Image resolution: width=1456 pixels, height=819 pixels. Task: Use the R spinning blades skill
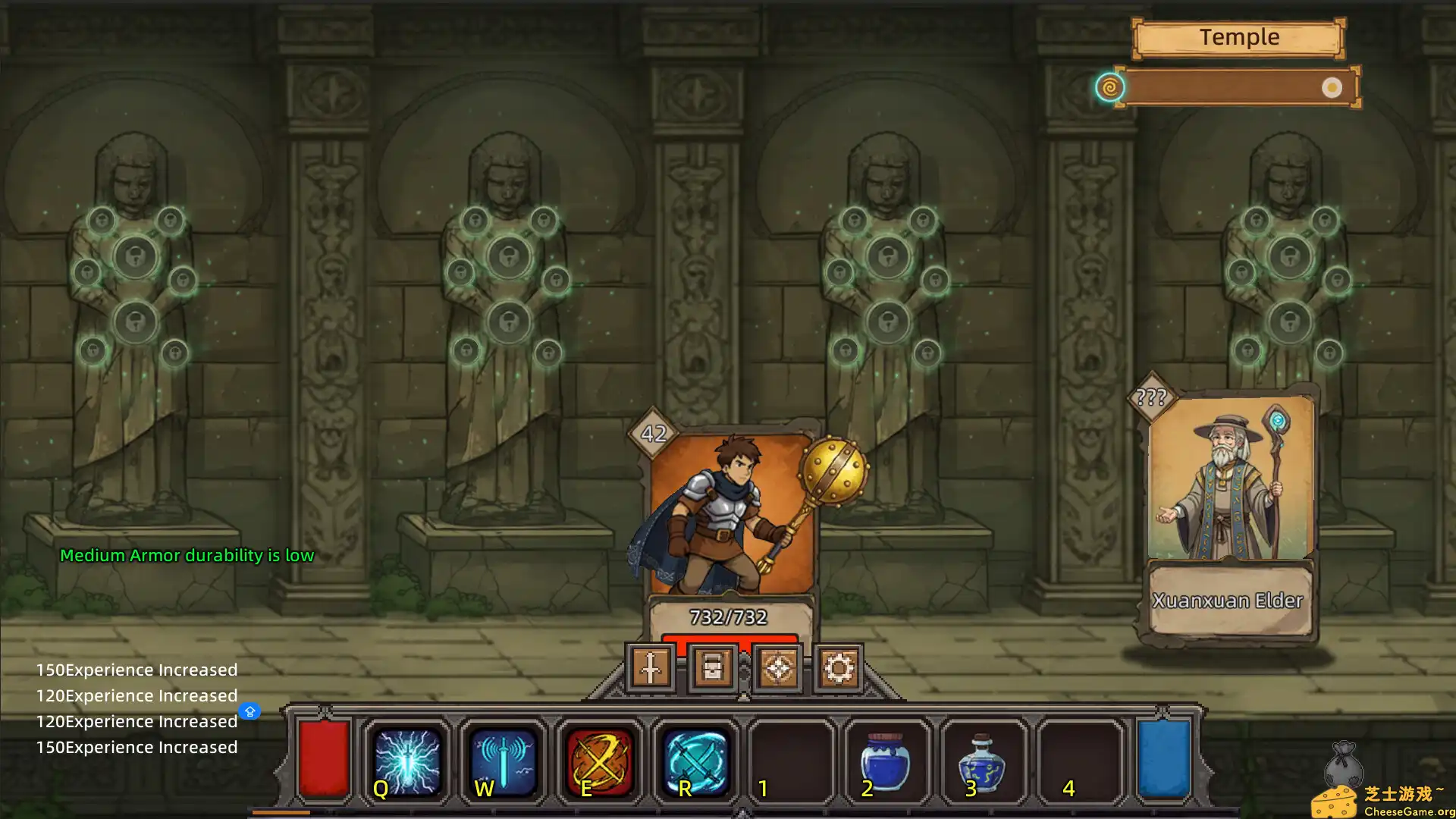pos(695,761)
